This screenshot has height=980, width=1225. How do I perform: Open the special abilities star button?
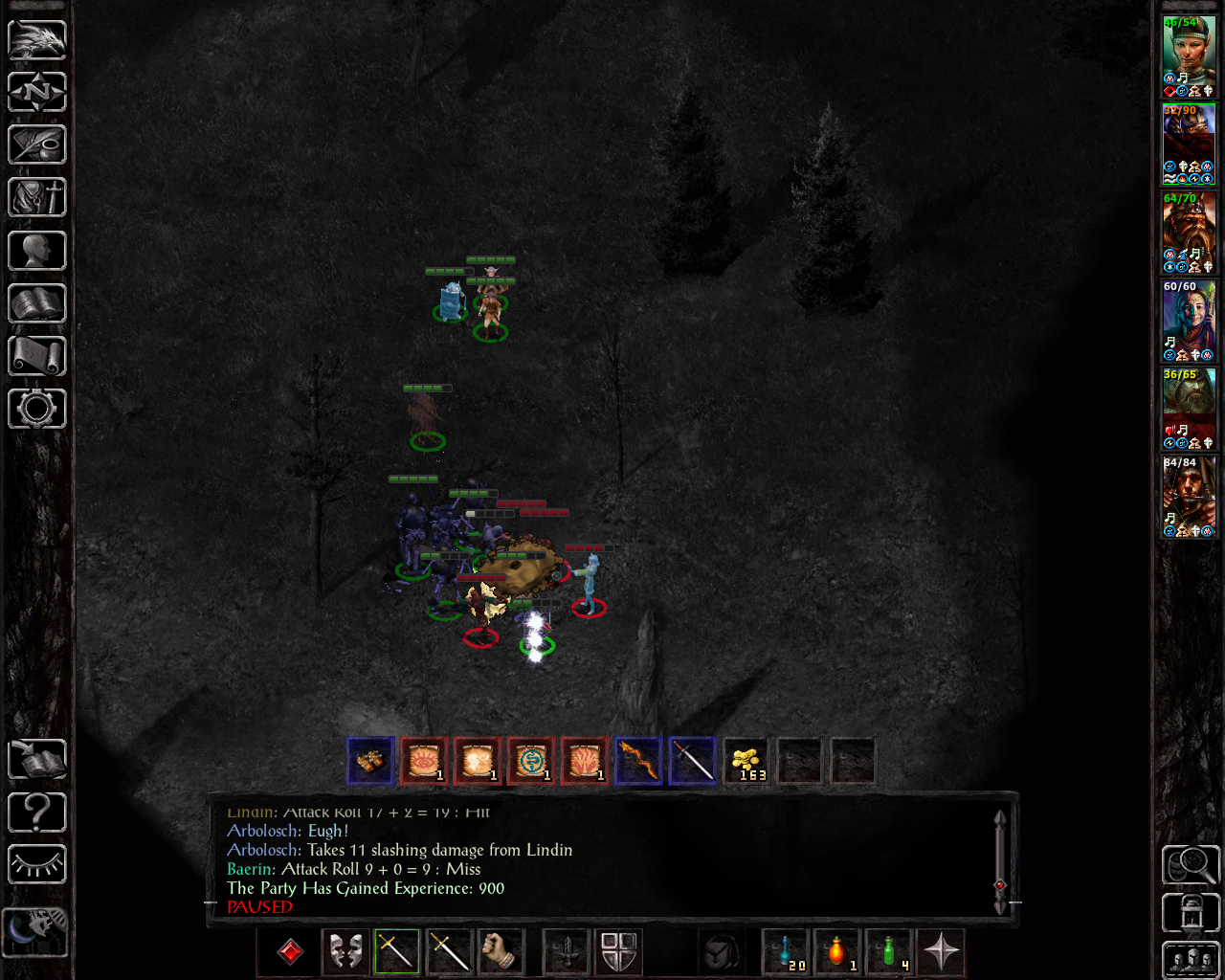941,951
